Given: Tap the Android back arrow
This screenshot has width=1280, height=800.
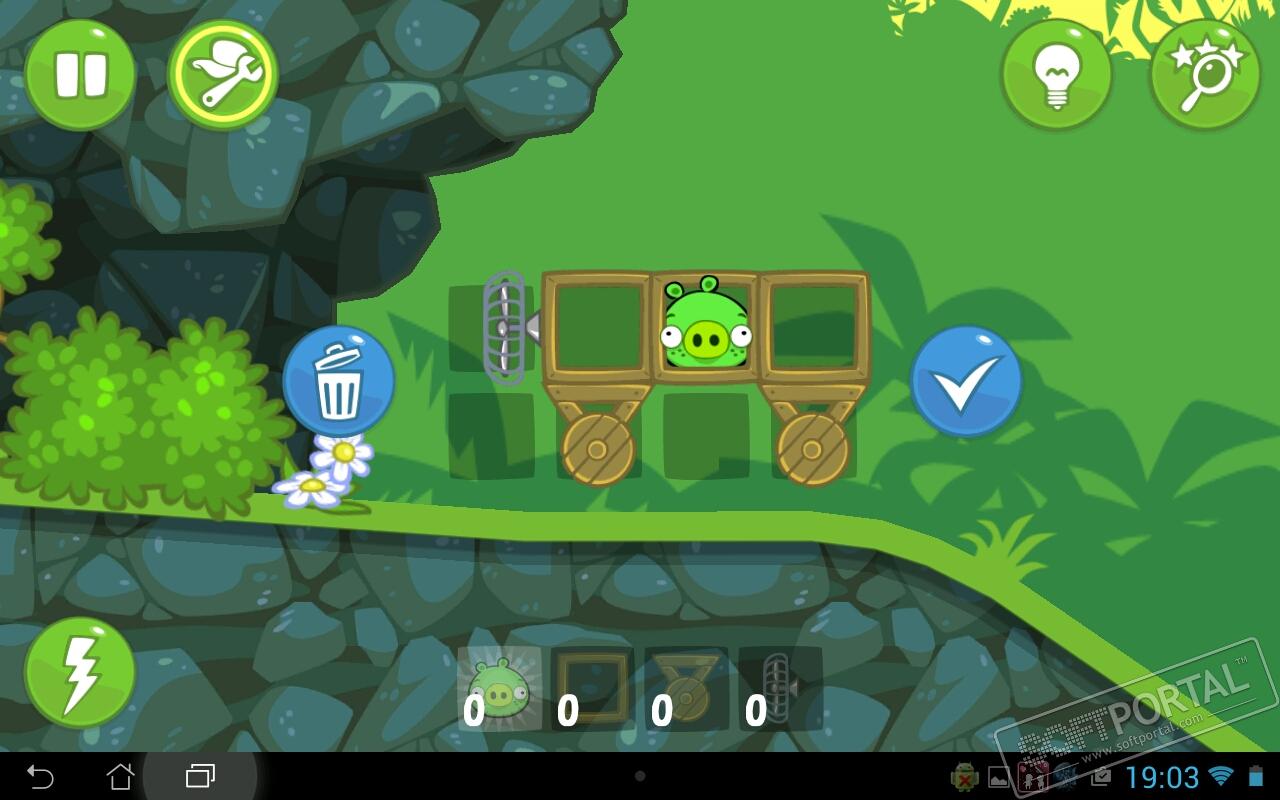Looking at the screenshot, I should [x=40, y=776].
